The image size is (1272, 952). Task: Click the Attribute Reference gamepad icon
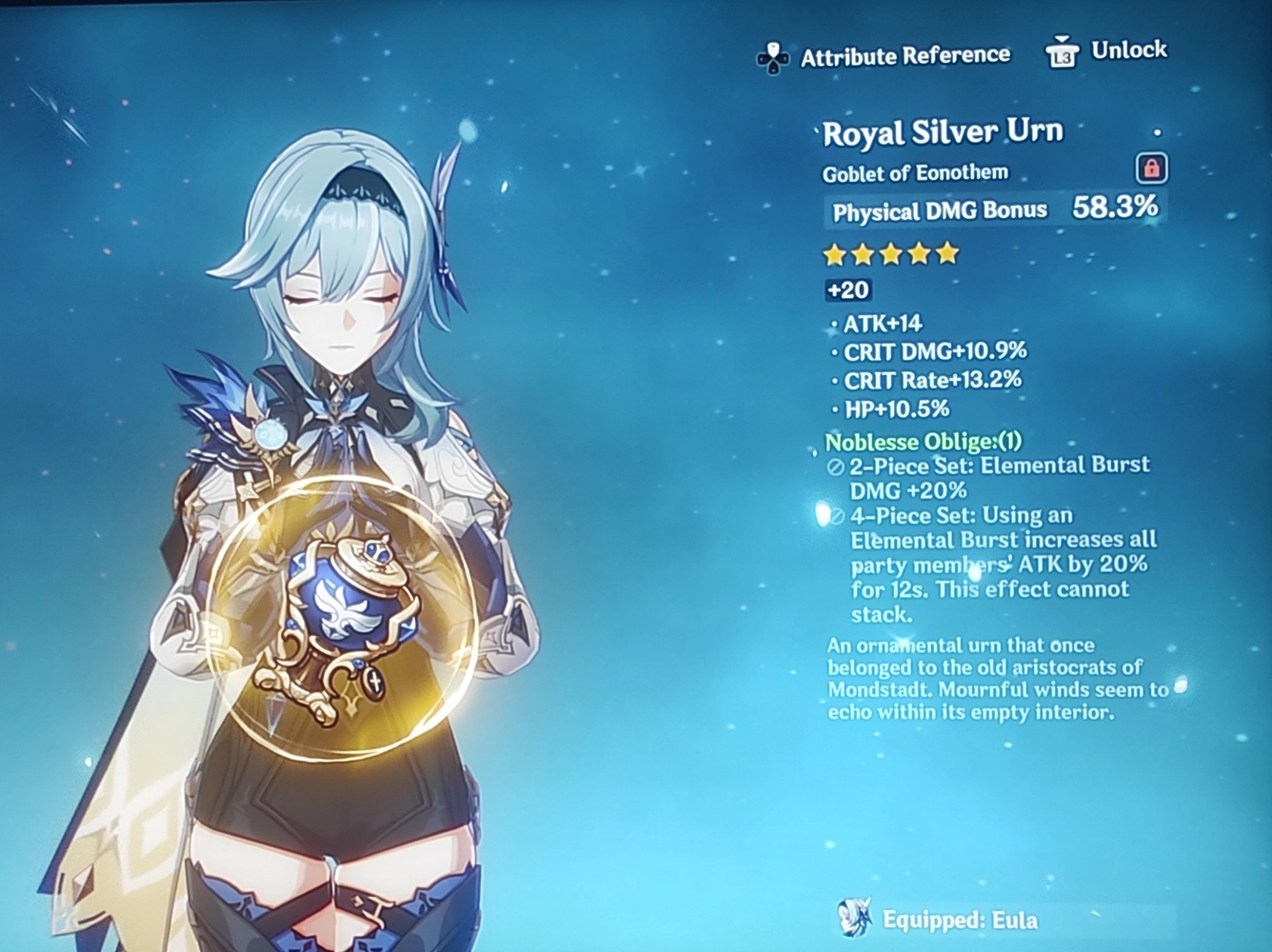tap(770, 55)
